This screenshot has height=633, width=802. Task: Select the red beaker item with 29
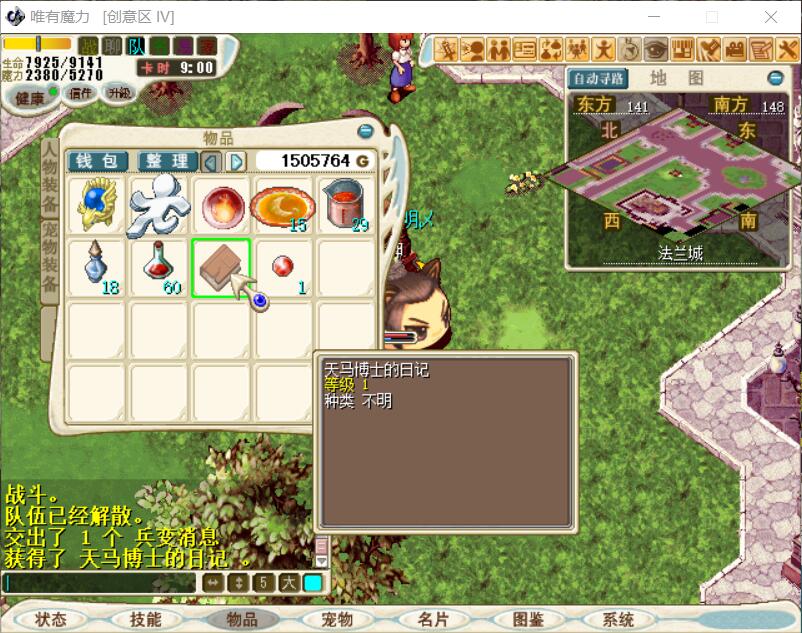tap(346, 204)
